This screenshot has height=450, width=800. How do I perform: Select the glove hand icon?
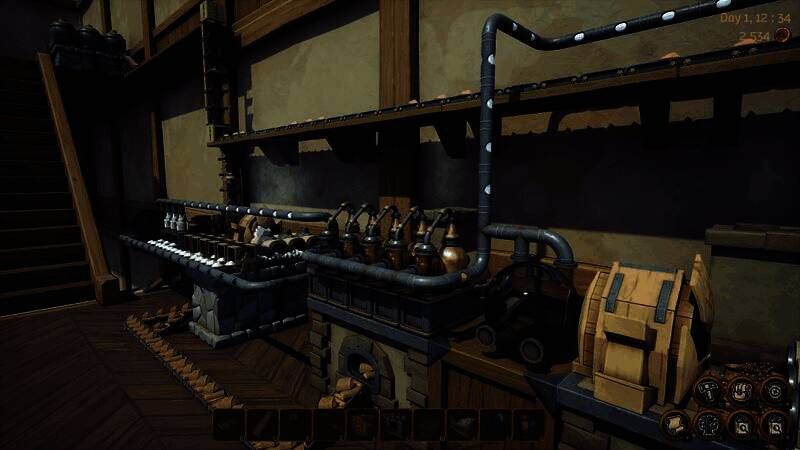tap(741, 392)
